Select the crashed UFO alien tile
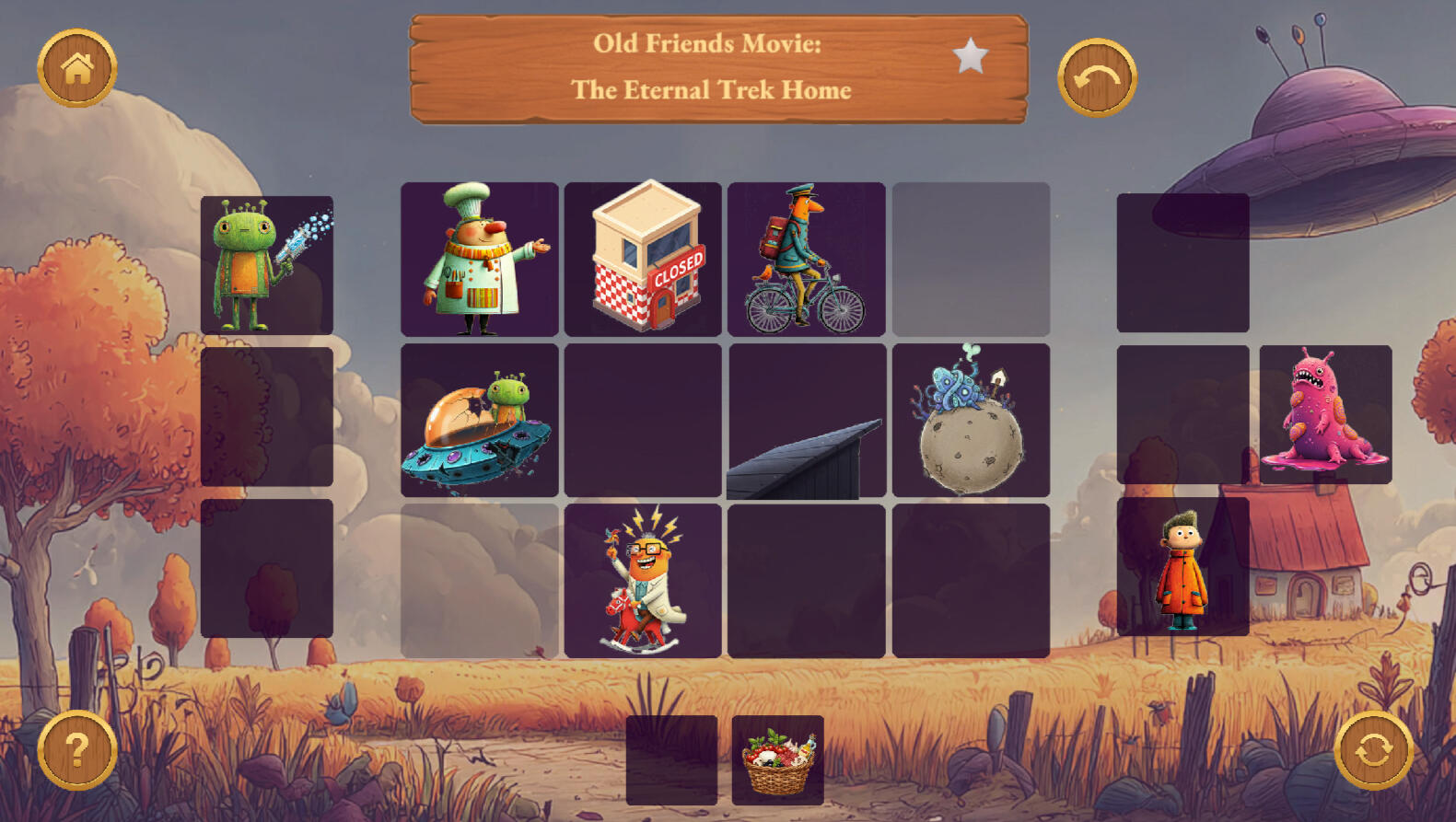The width and height of the screenshot is (1456, 822). (479, 421)
